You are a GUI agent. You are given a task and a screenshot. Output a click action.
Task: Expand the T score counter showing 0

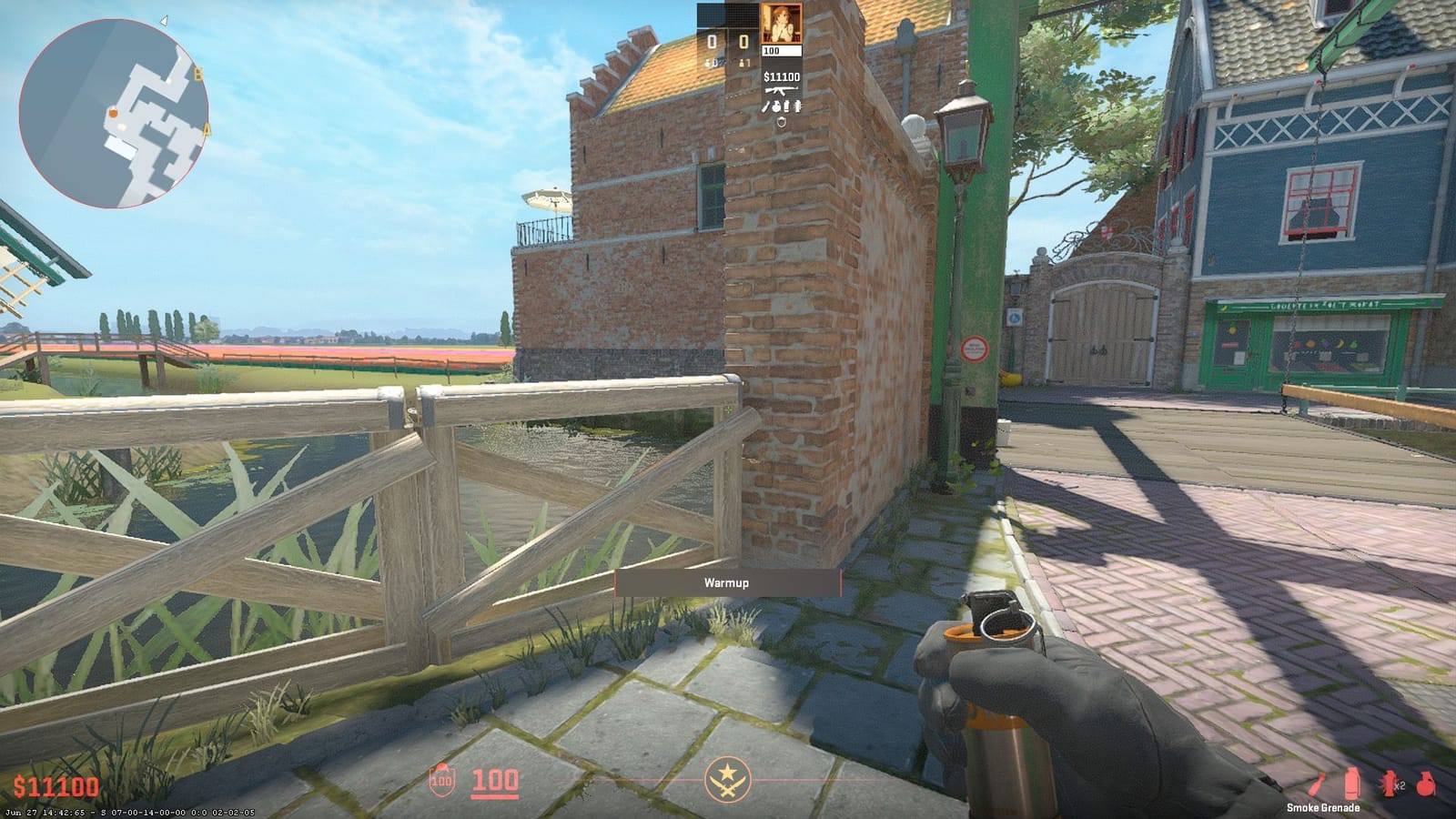tap(743, 39)
